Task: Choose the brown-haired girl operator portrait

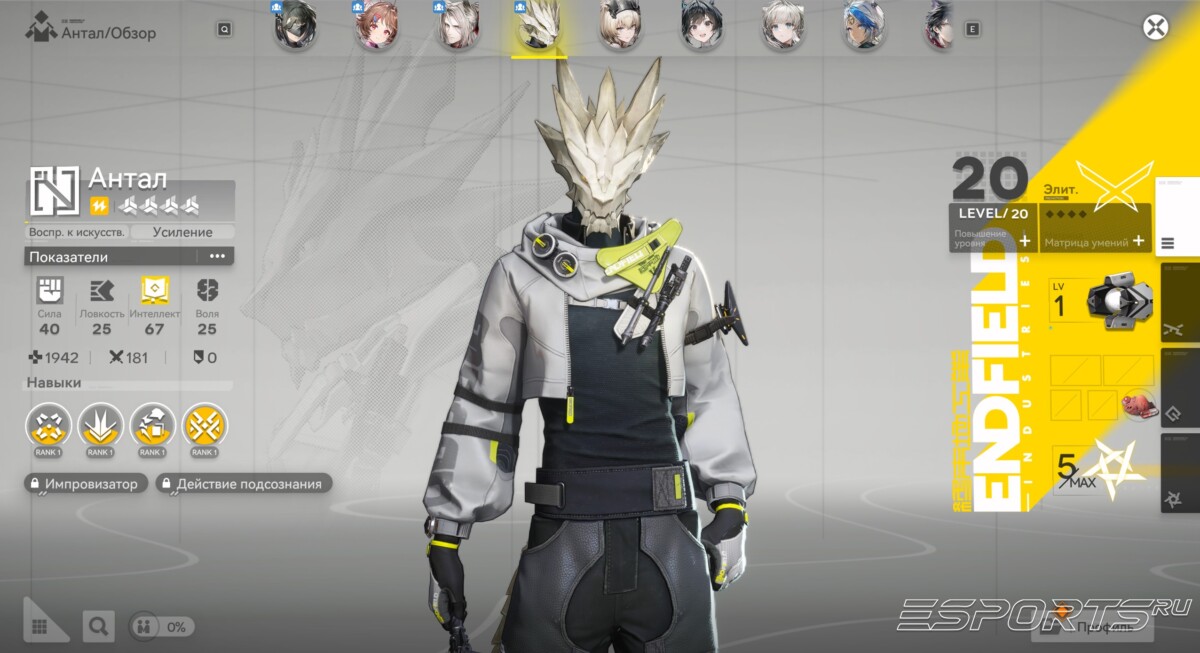Action: [374, 25]
